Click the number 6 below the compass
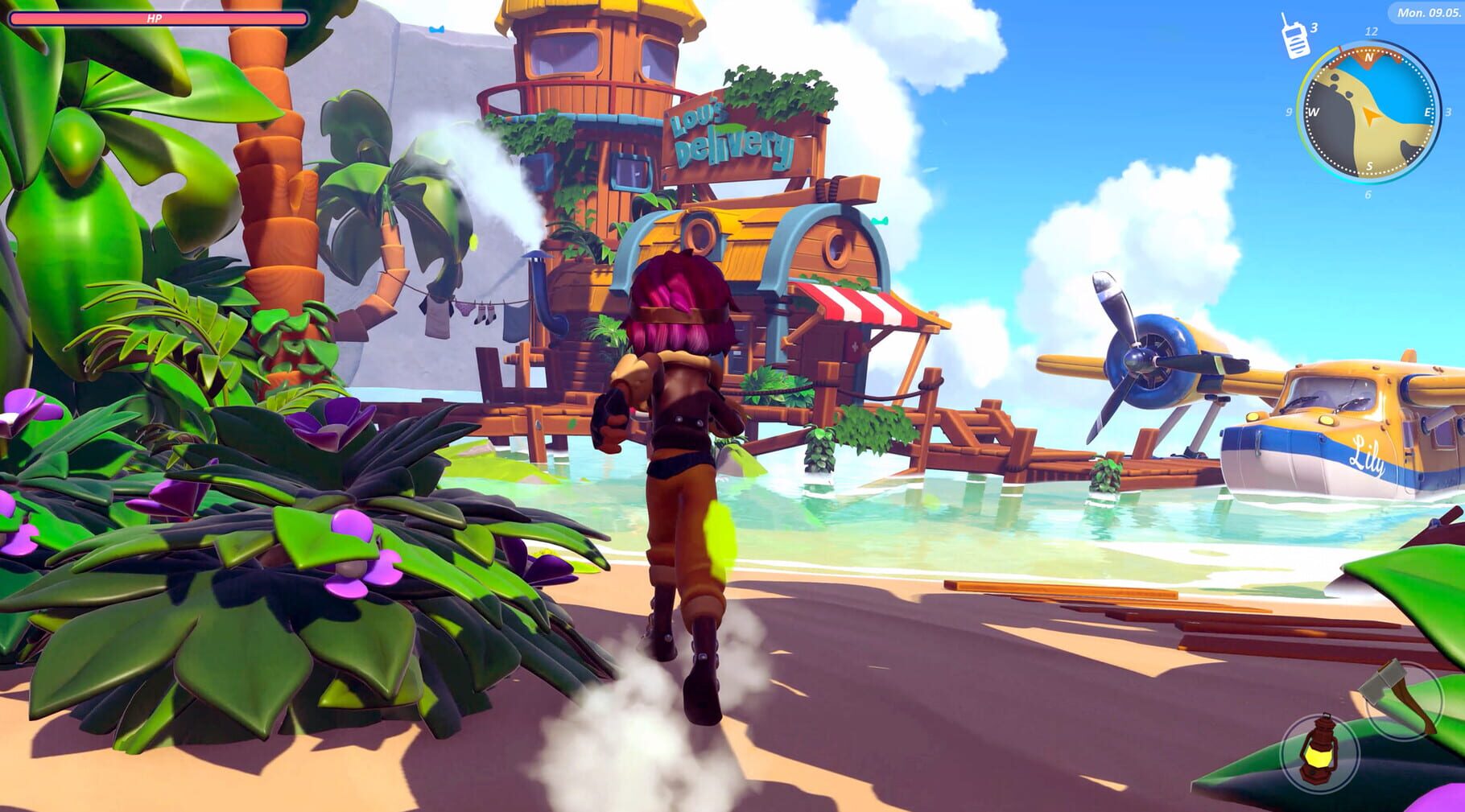 (1368, 193)
